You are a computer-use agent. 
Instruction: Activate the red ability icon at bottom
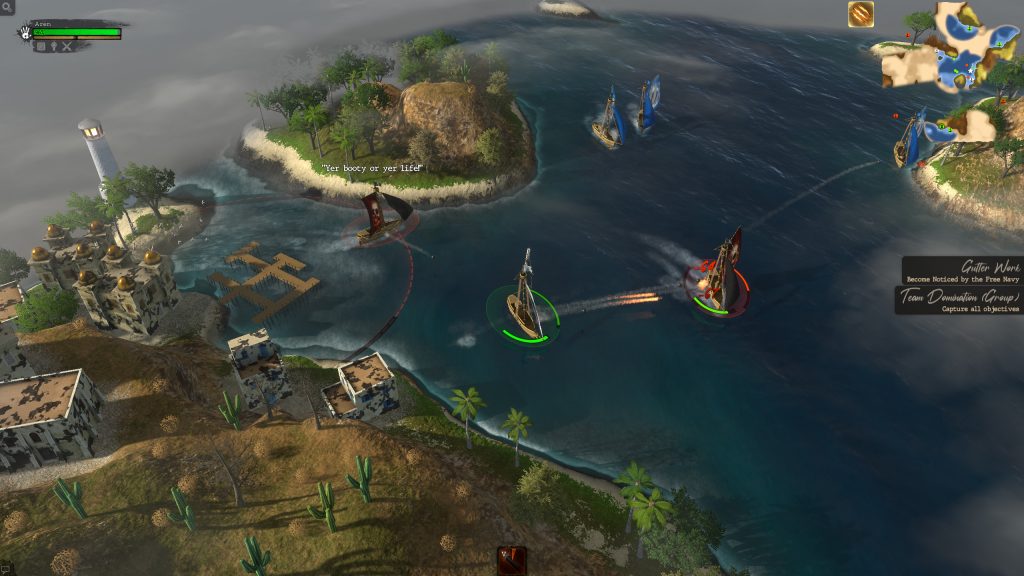[512, 560]
